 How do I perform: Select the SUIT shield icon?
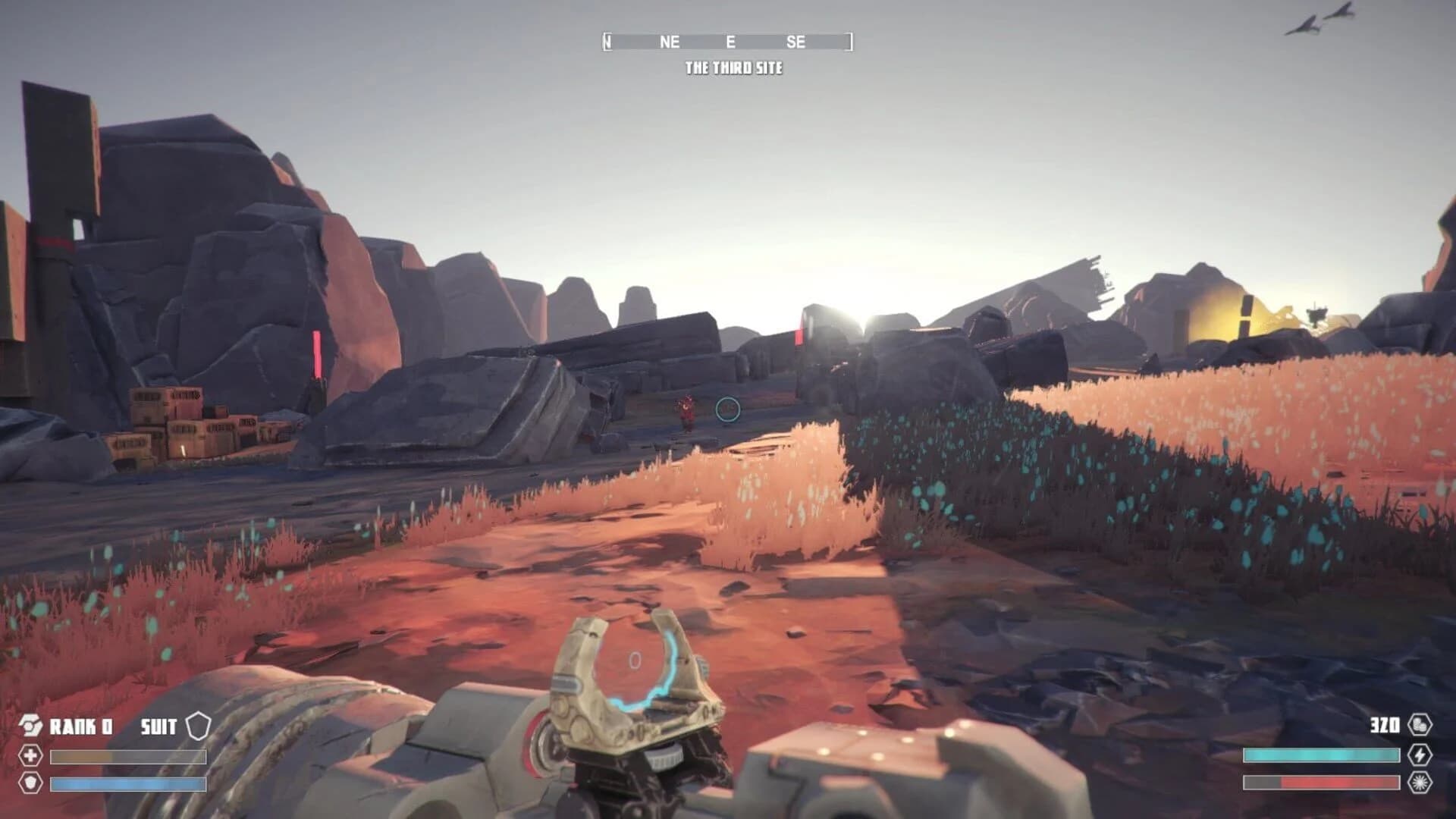(197, 726)
